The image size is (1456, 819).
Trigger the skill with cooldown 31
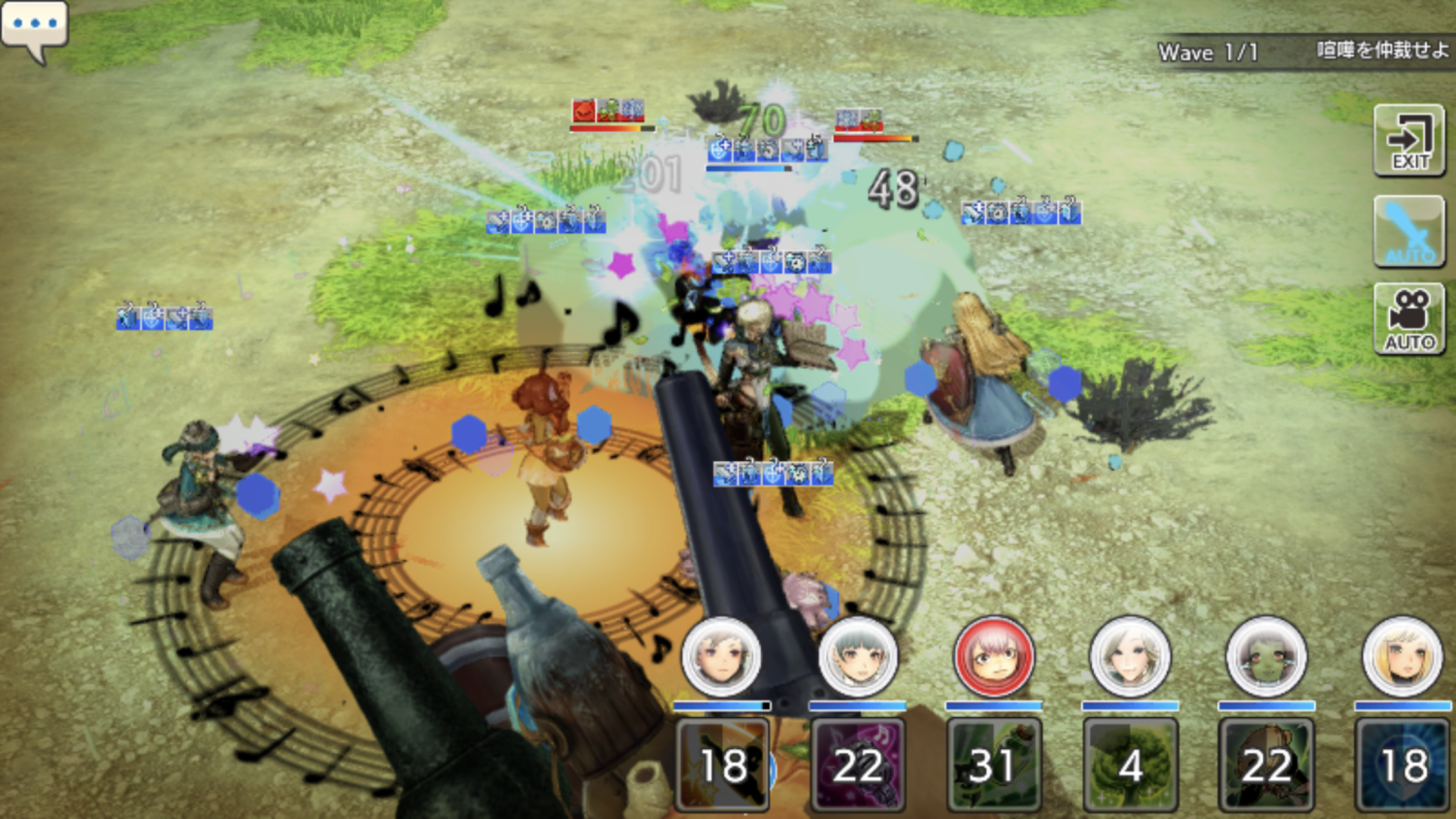[x=993, y=765]
